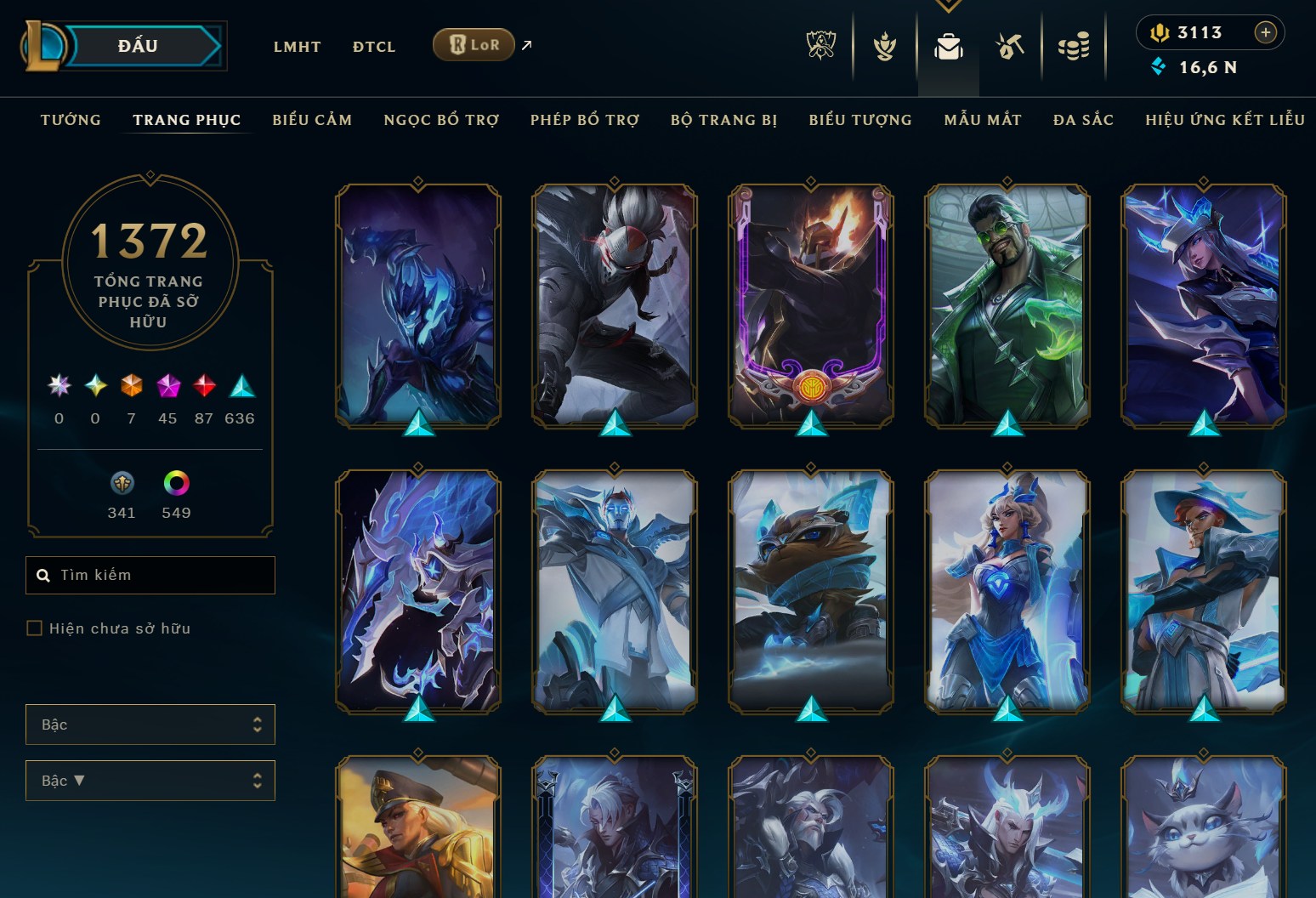Open the LoR external link
Image resolution: width=1316 pixels, height=898 pixels.
point(474,44)
